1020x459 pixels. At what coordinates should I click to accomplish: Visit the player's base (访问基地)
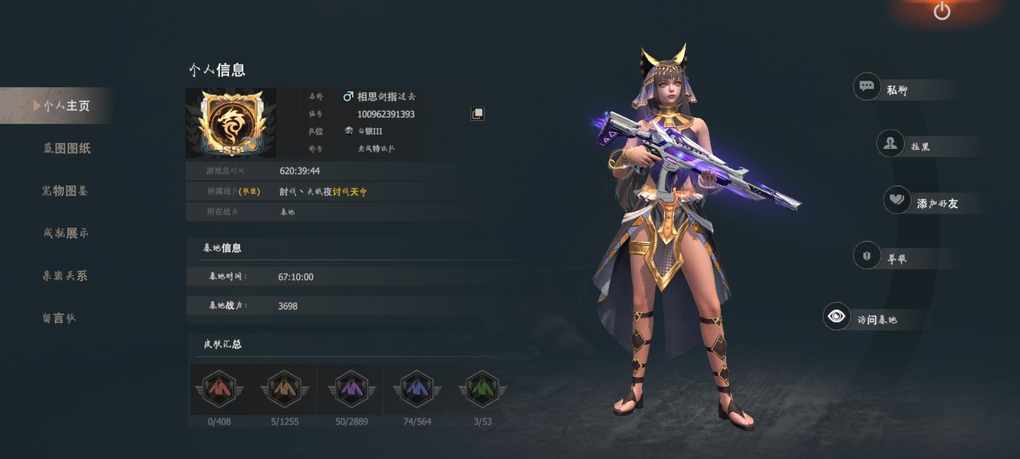point(861,319)
